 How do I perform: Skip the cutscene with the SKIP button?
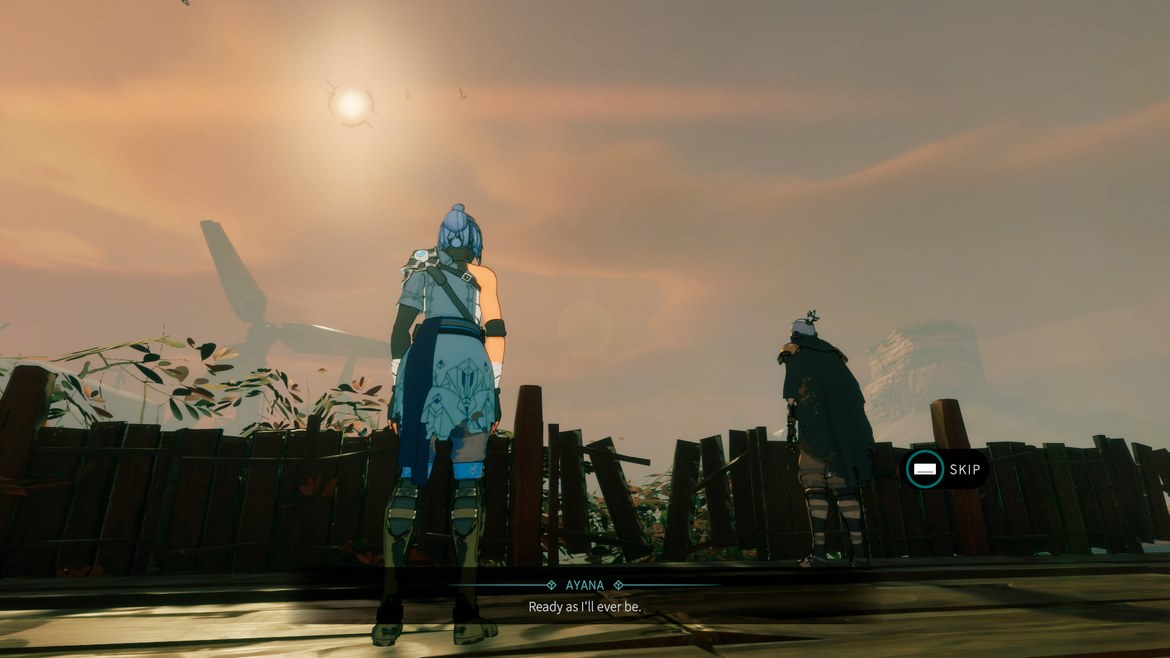pos(944,469)
